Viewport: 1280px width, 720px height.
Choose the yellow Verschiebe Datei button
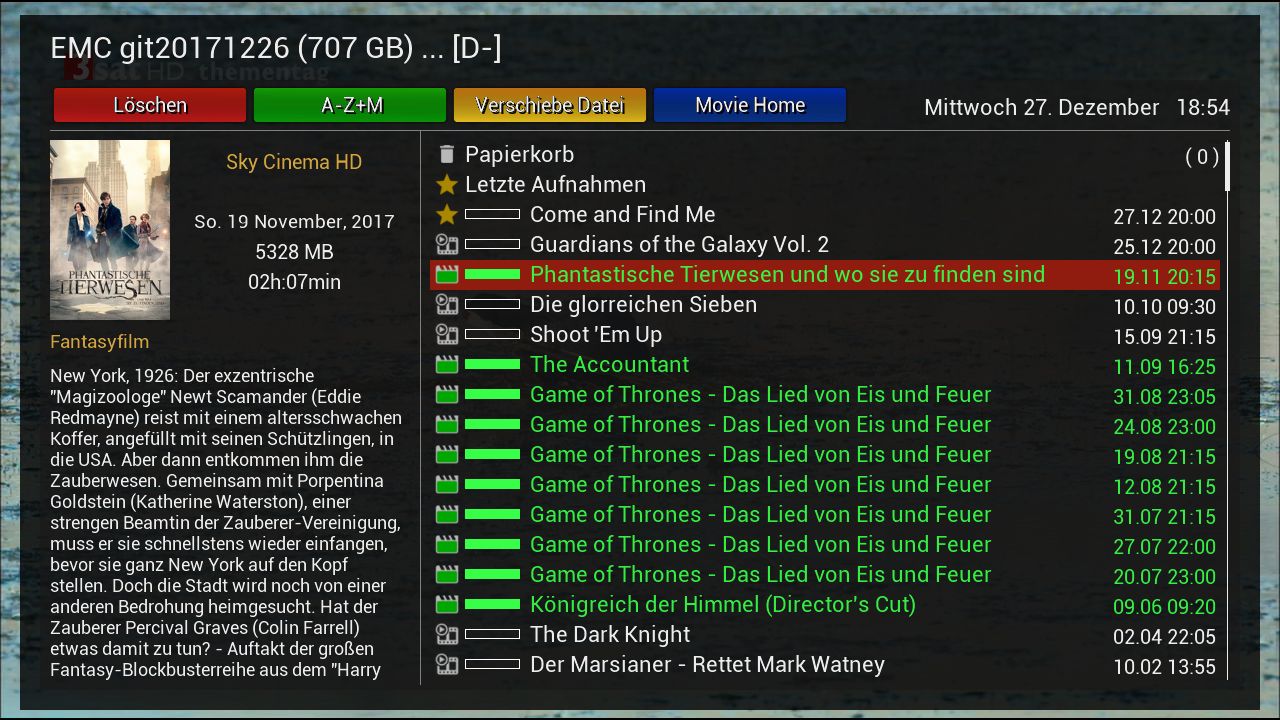point(550,105)
